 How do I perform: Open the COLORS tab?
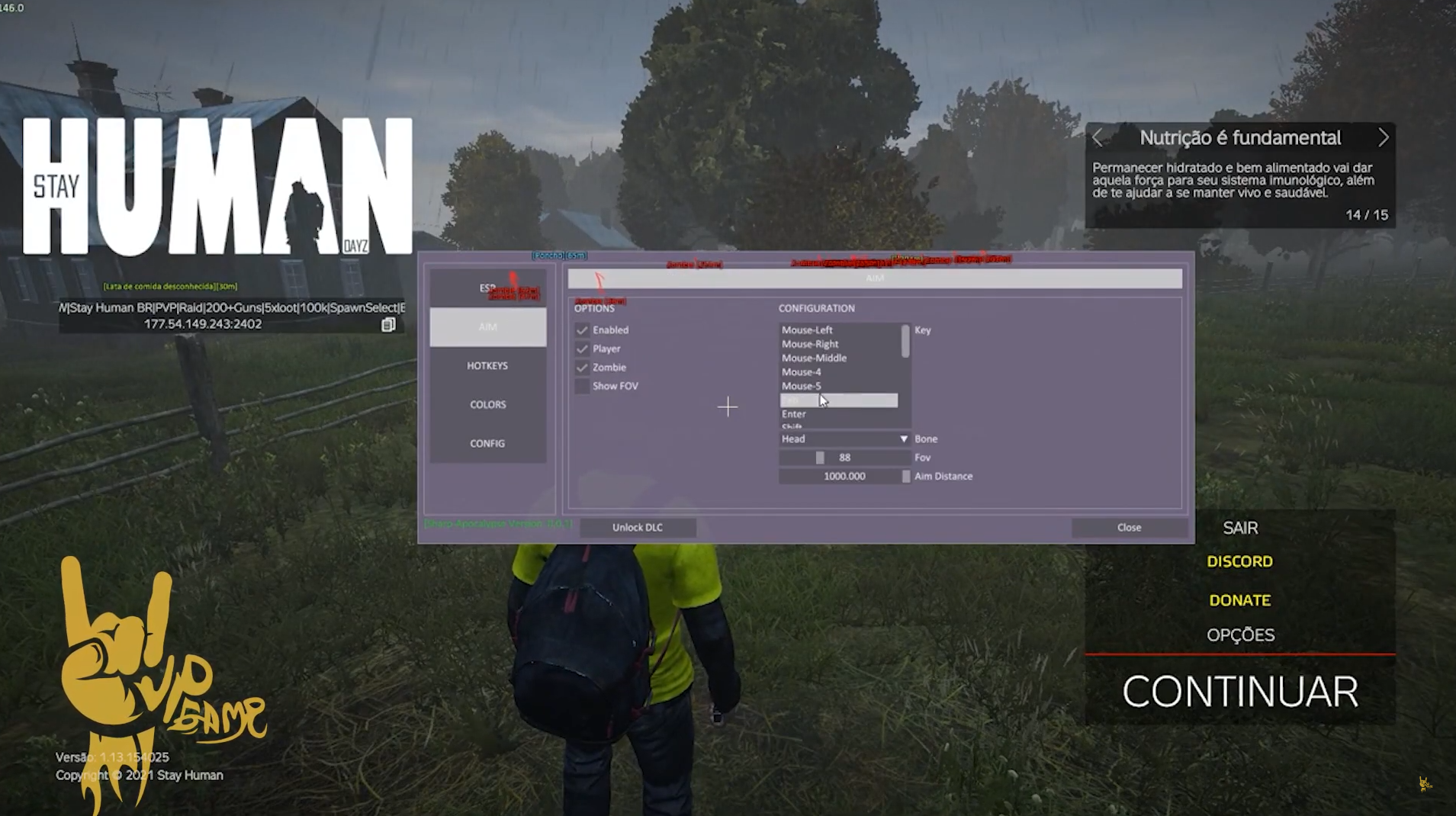[x=487, y=405]
